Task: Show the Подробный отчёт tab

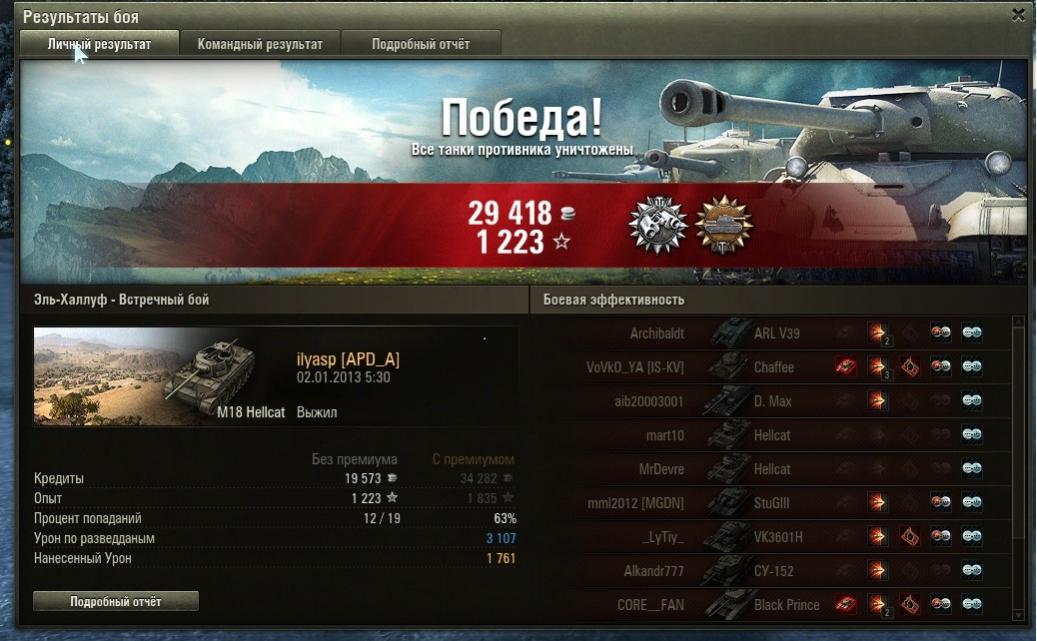Action: 420,44
